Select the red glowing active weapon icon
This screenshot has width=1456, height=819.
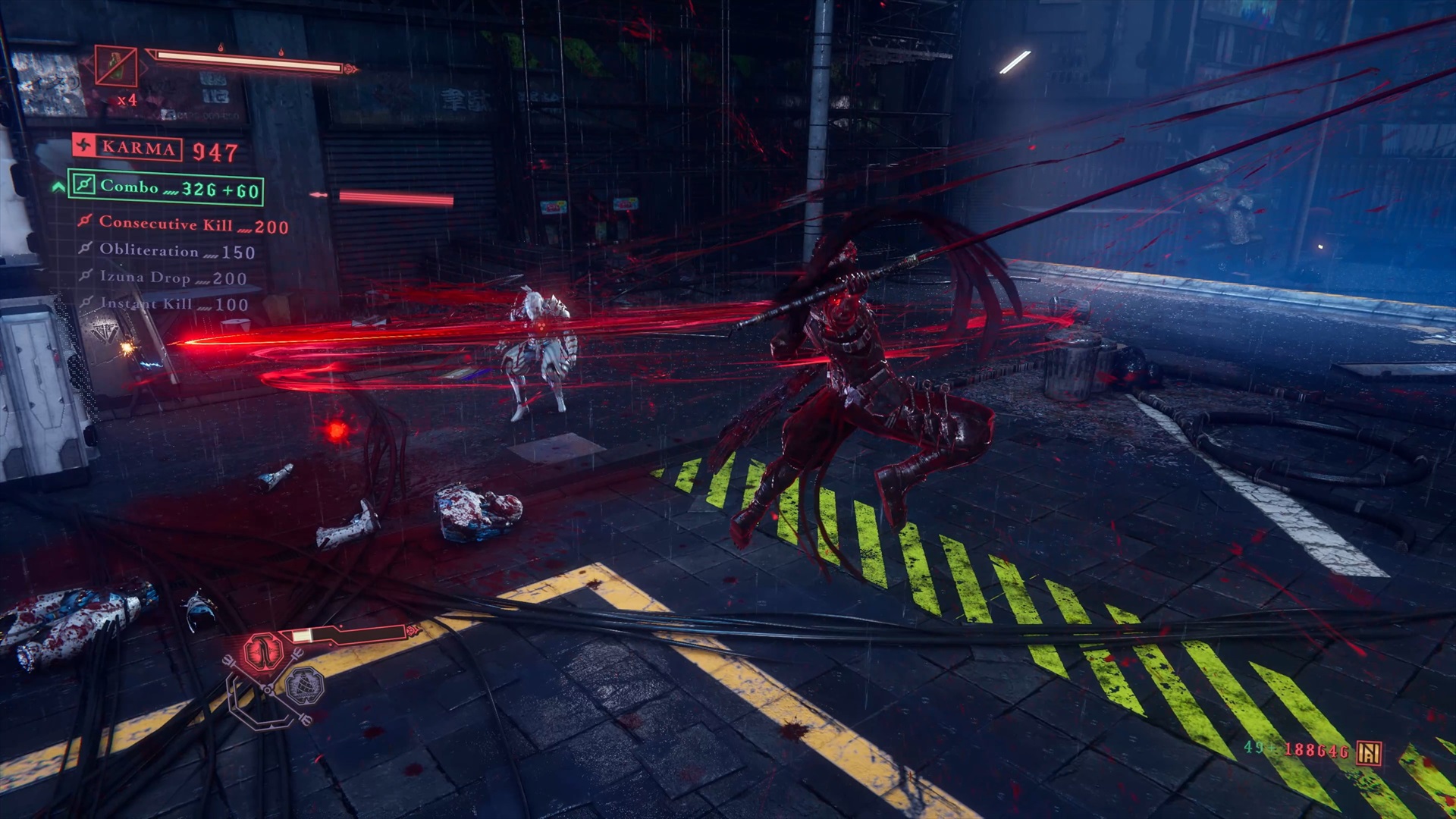coord(262,651)
